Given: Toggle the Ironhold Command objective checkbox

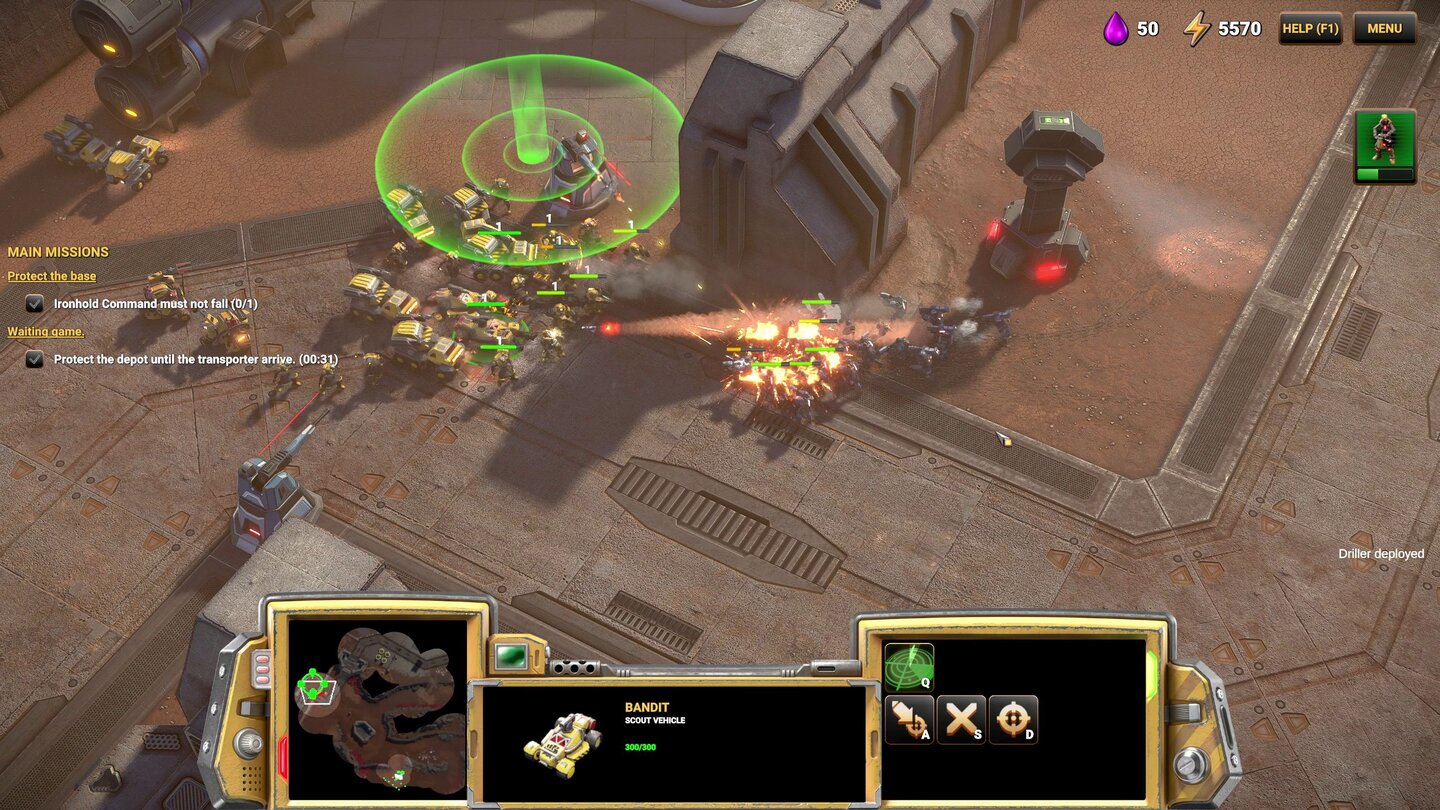Looking at the screenshot, I should coord(35,303).
